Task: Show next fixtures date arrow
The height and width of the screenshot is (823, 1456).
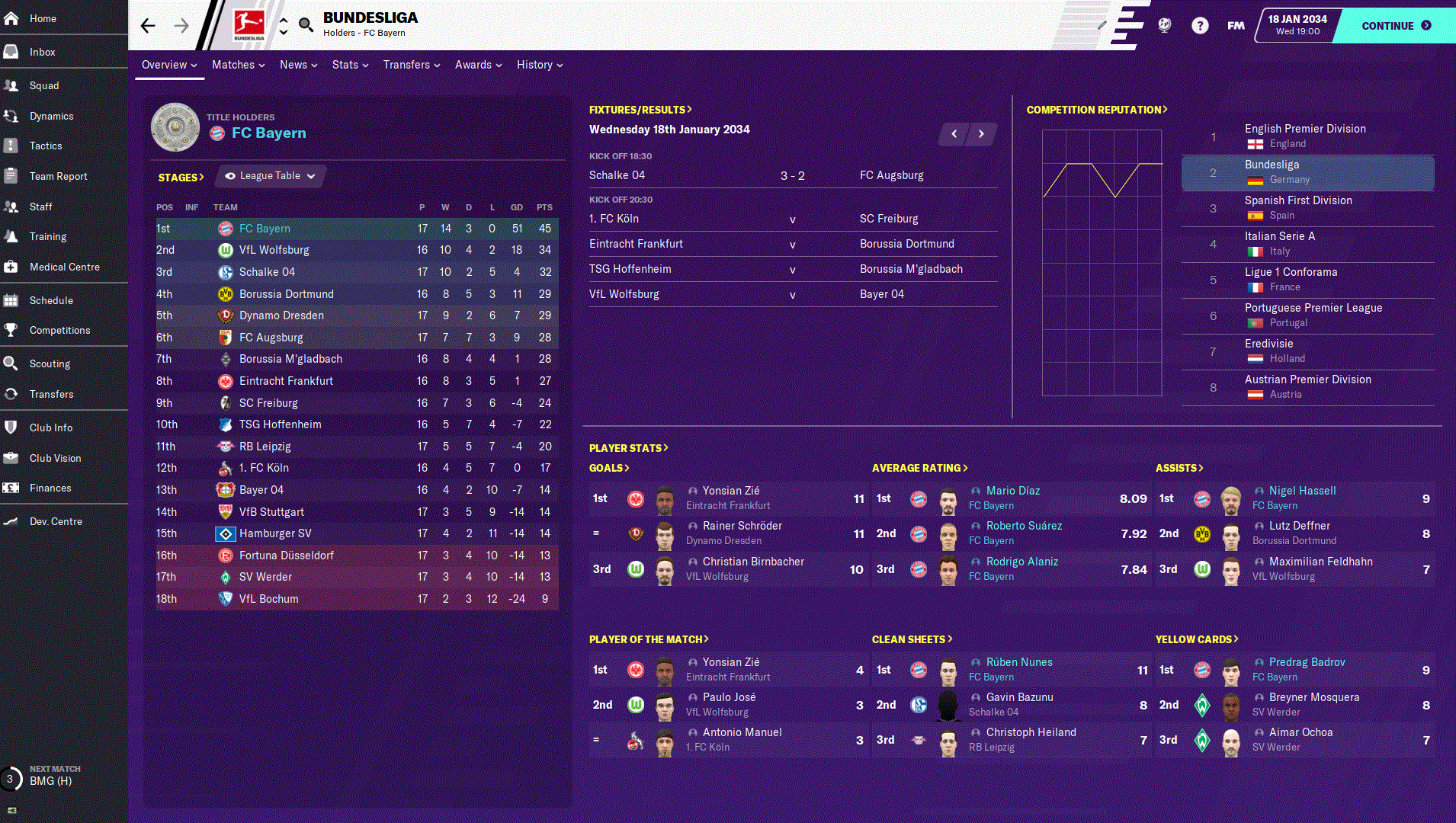Action: point(981,134)
